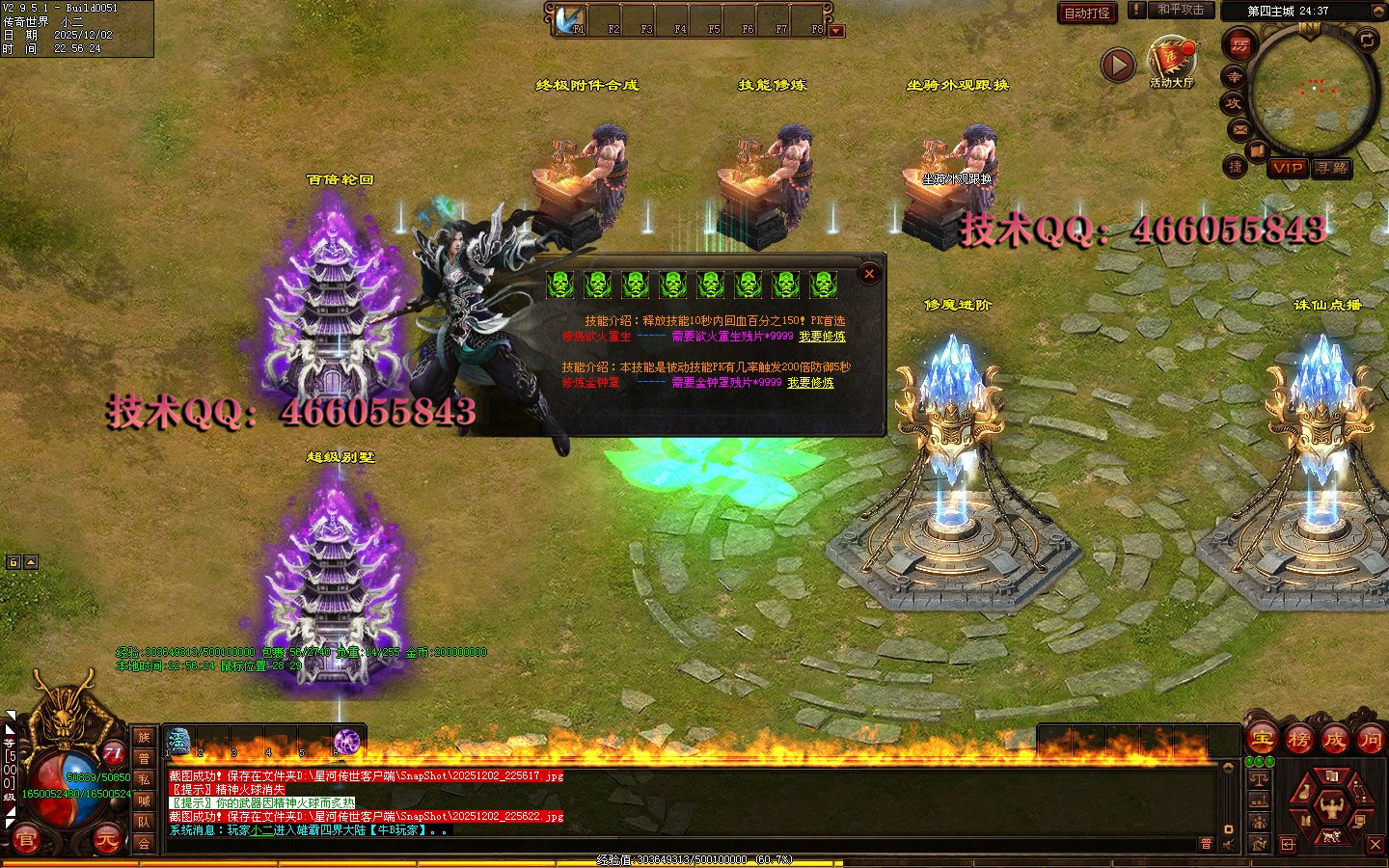Toggle the 自动打怪 auto-fight button
The image size is (1389, 868).
(1087, 13)
